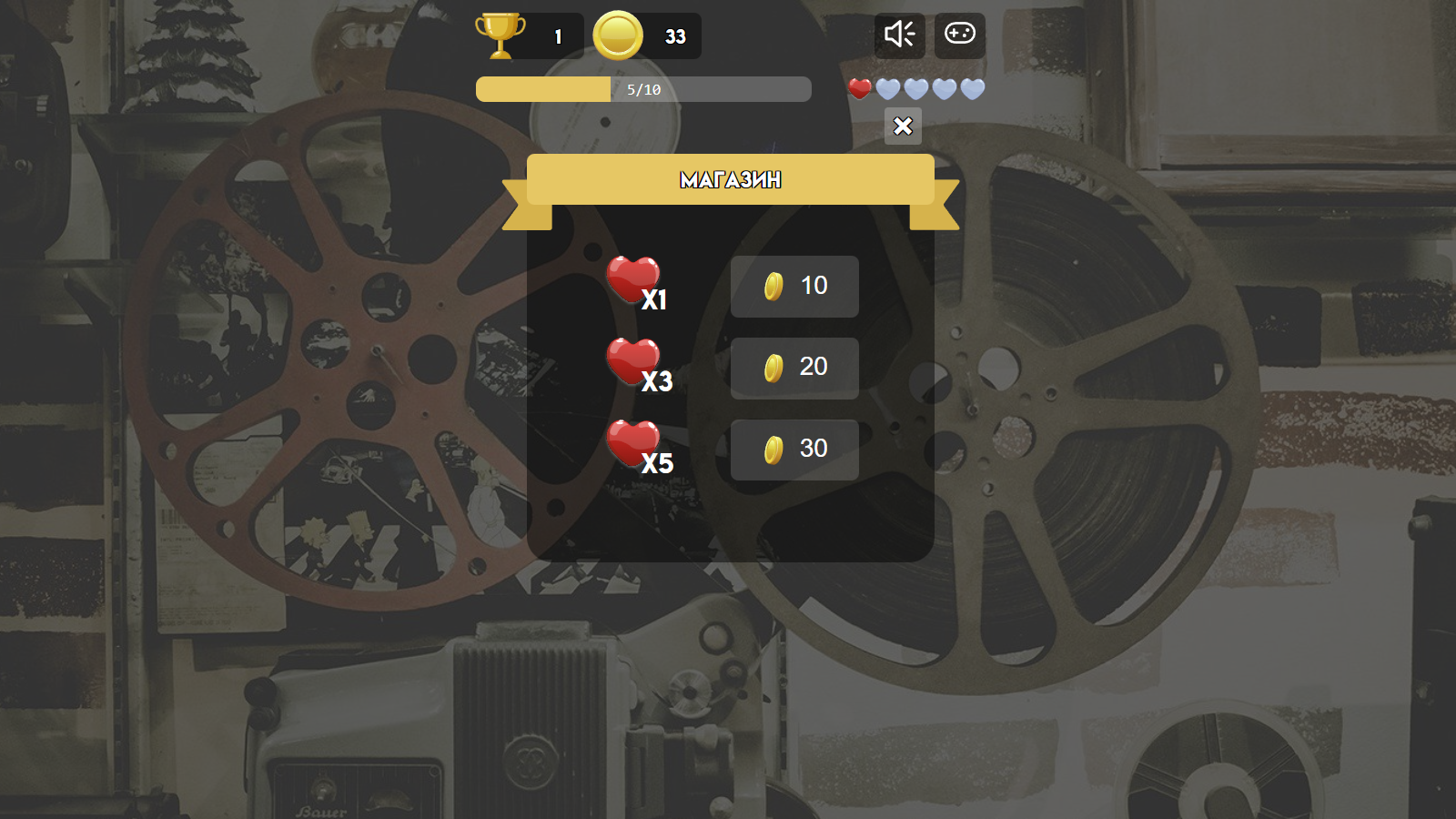This screenshot has width=1456, height=819.
Task: Click the trophy icon showing score 1
Action: click(499, 35)
